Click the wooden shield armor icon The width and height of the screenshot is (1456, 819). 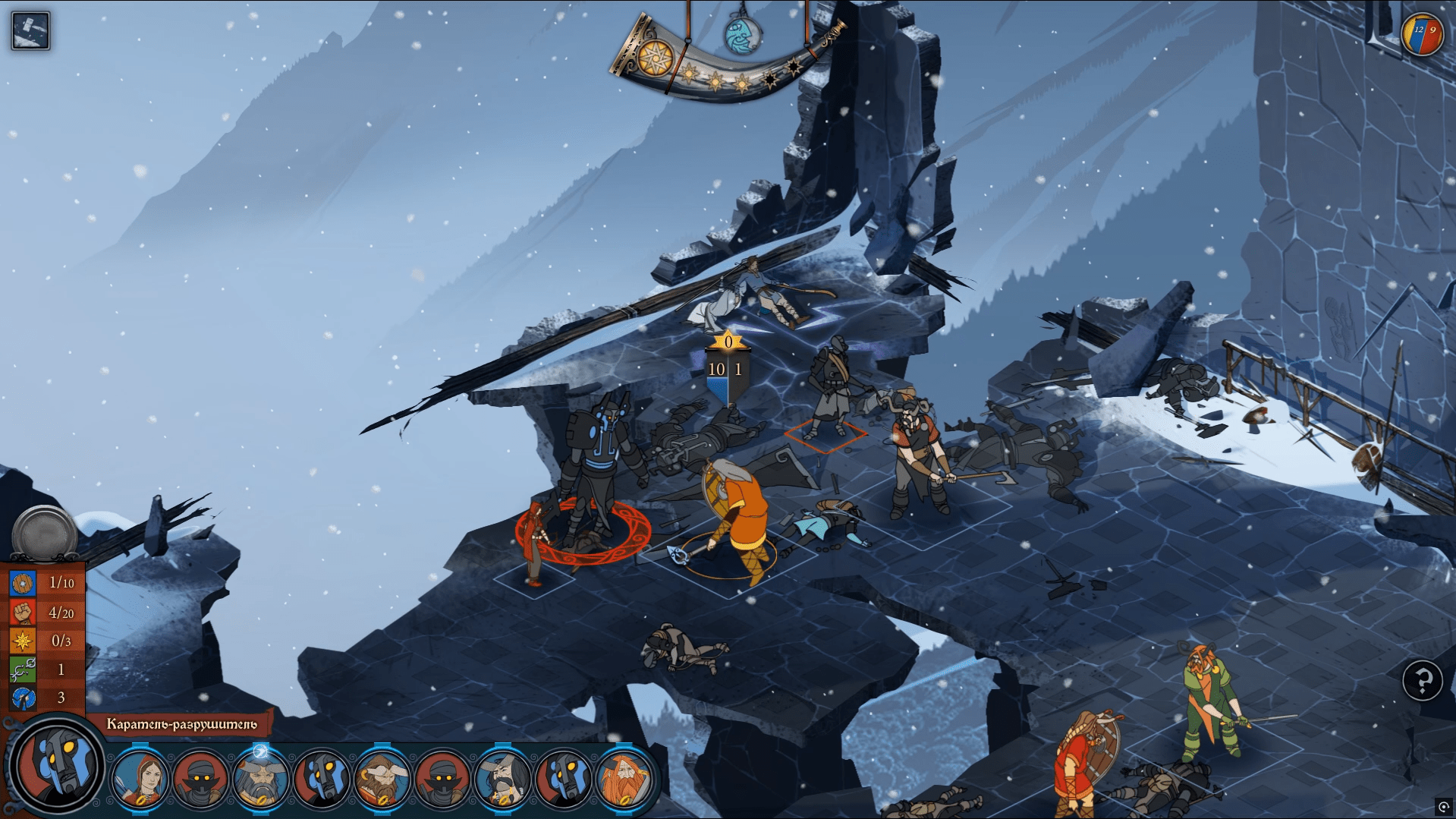tap(23, 583)
